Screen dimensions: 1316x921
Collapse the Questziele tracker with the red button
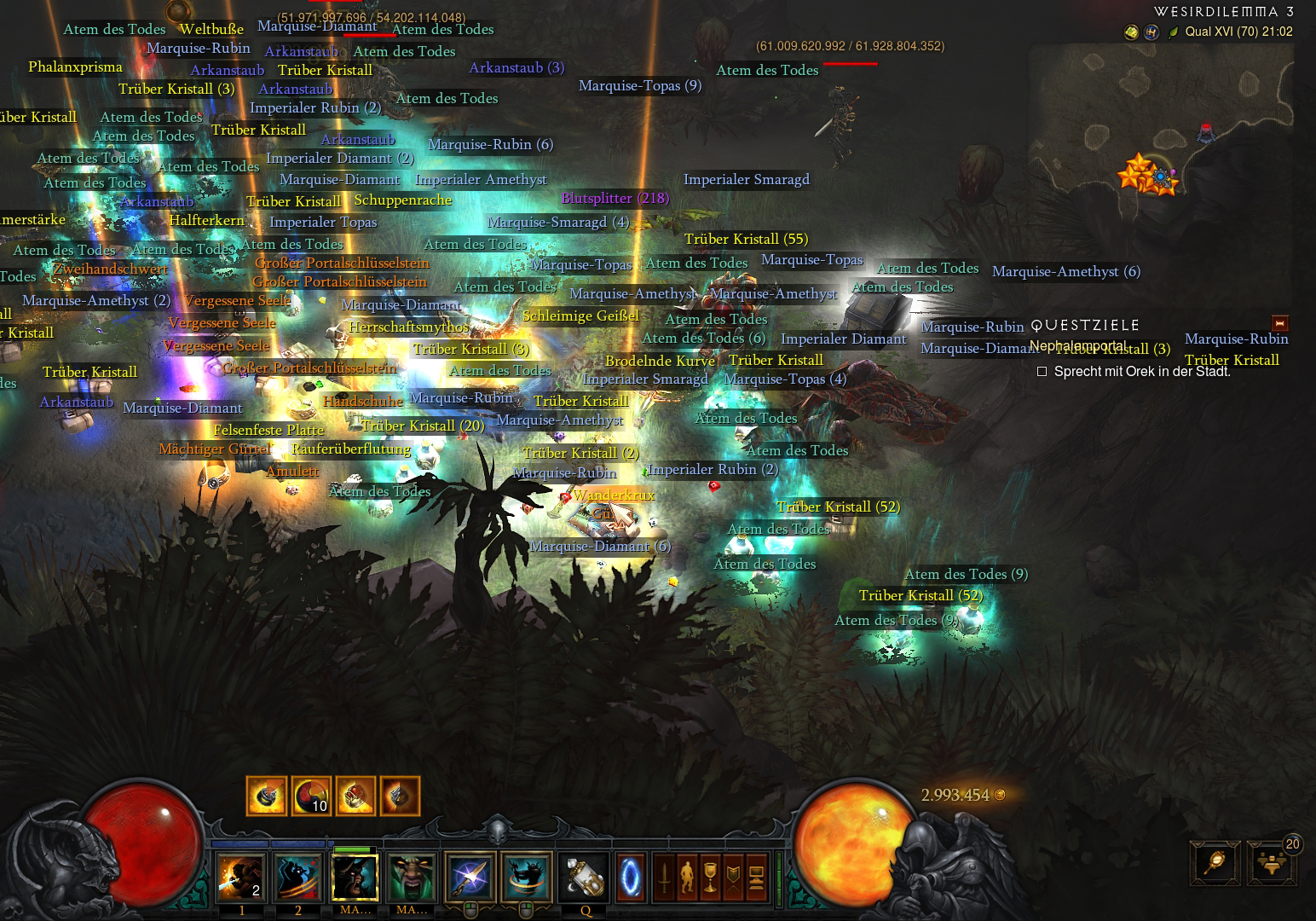coord(1278,324)
